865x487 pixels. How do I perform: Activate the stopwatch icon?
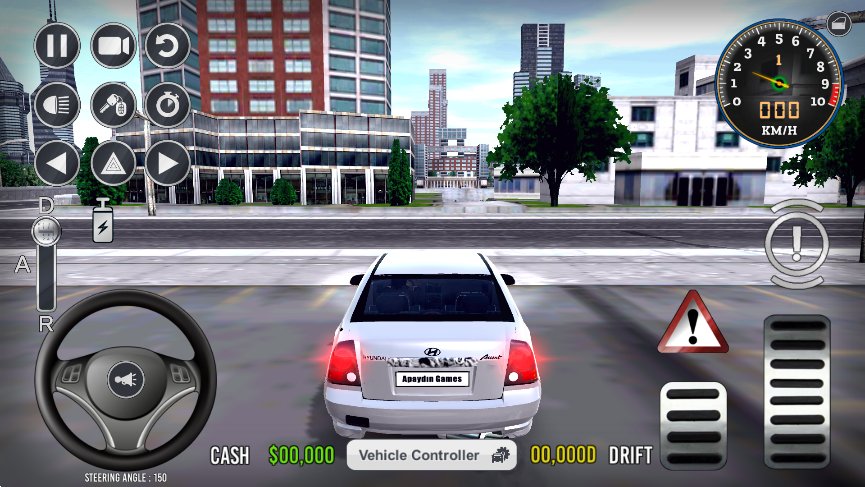[167, 104]
